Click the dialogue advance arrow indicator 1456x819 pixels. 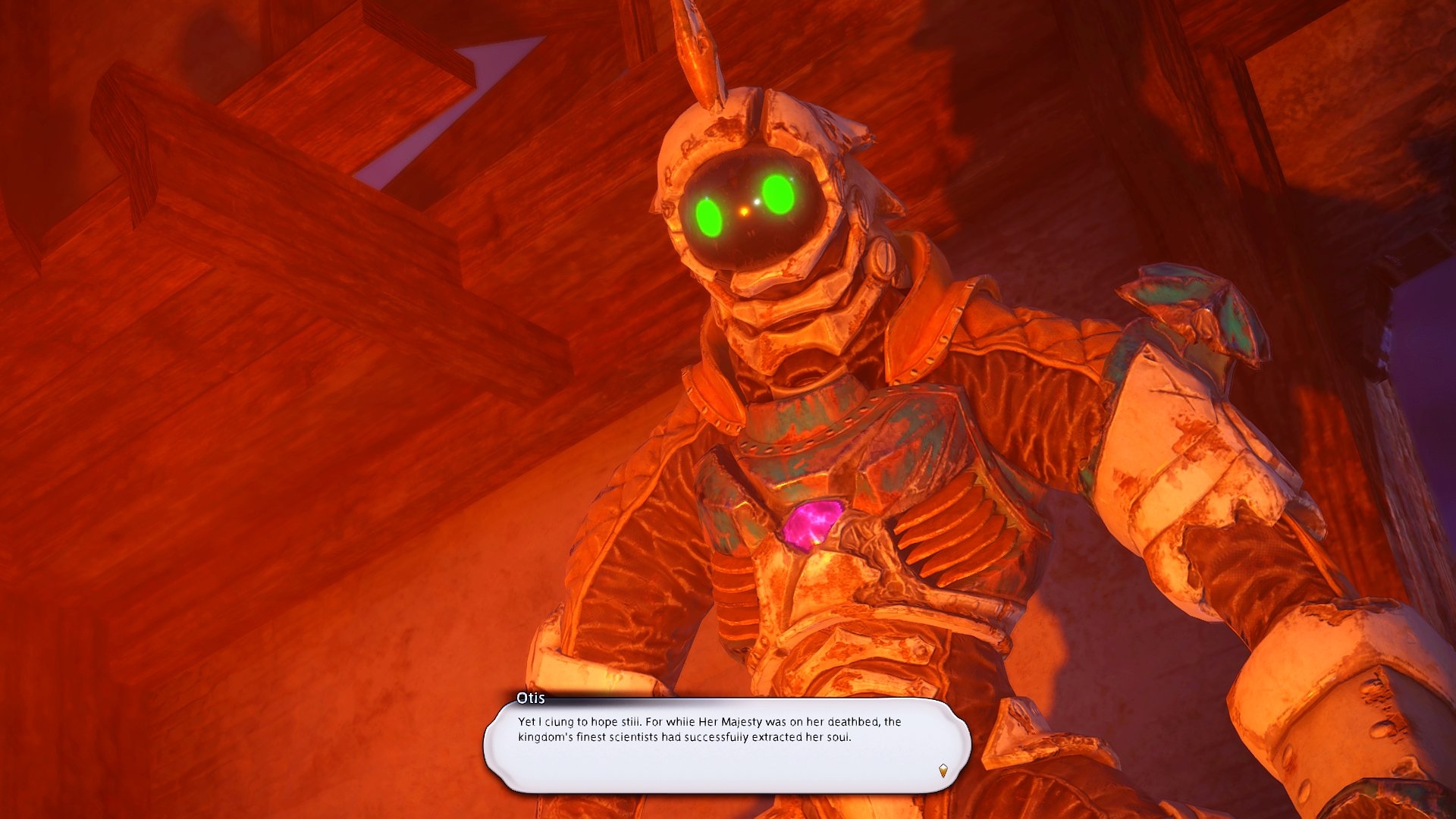point(943,770)
